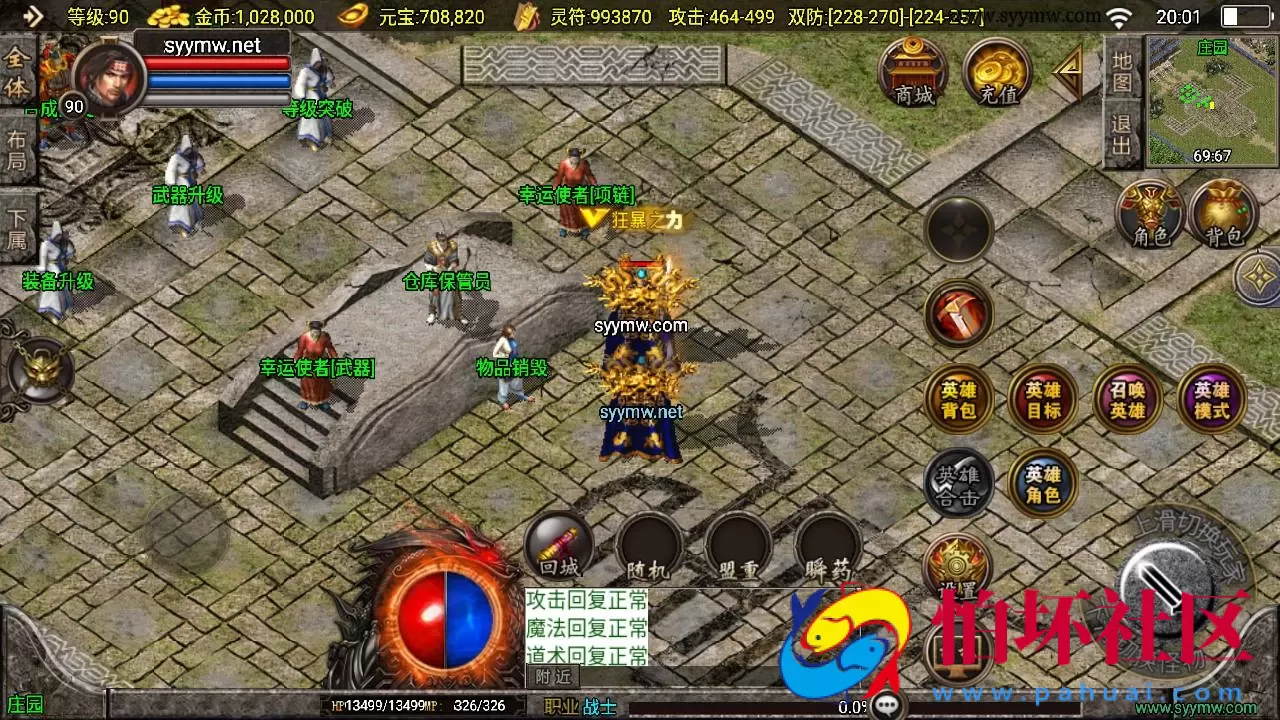
Task: Select the sword attack skill icon
Action: (x=958, y=315)
